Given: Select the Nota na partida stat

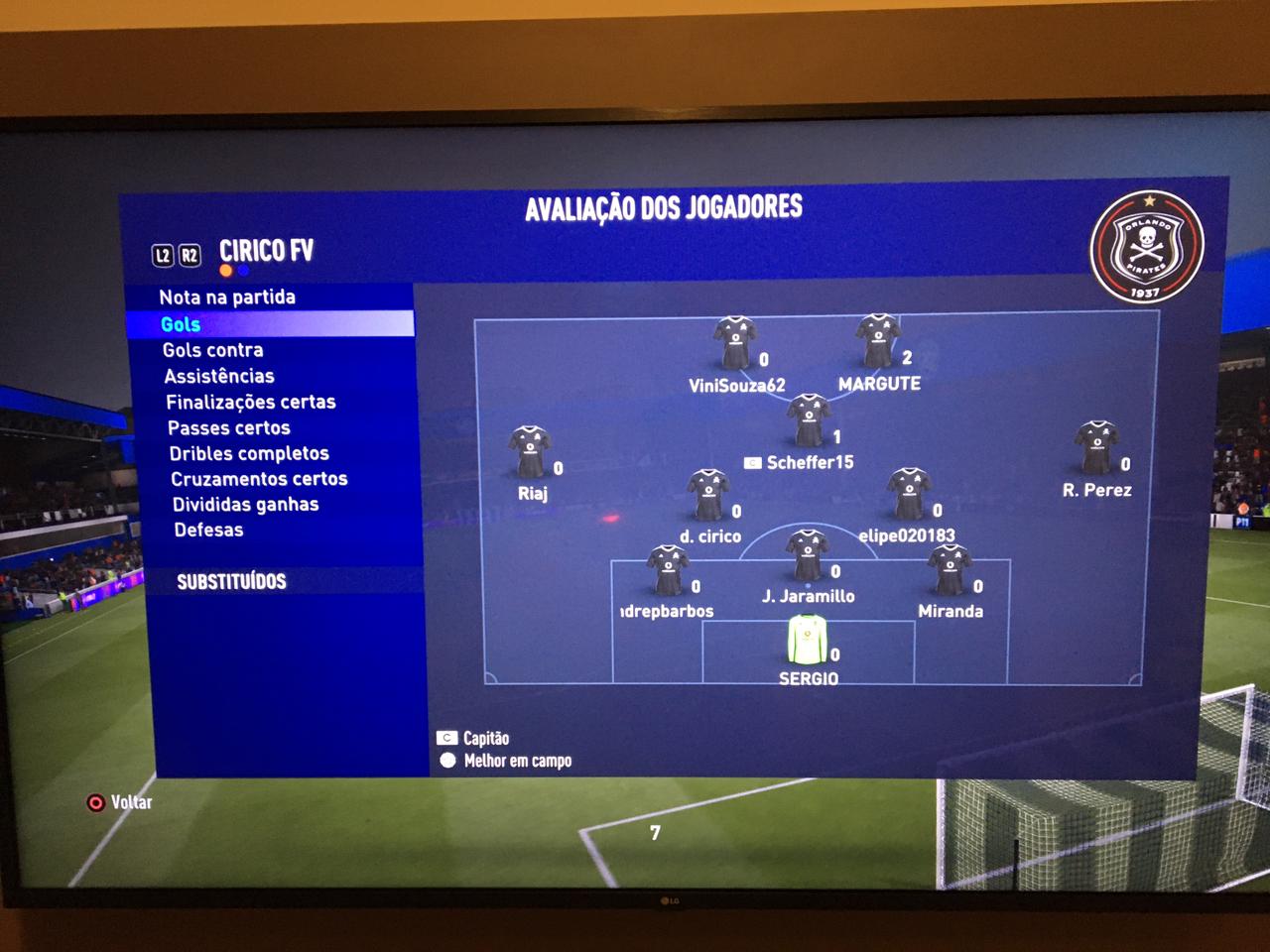Looking at the screenshot, I should pyautogui.click(x=227, y=297).
